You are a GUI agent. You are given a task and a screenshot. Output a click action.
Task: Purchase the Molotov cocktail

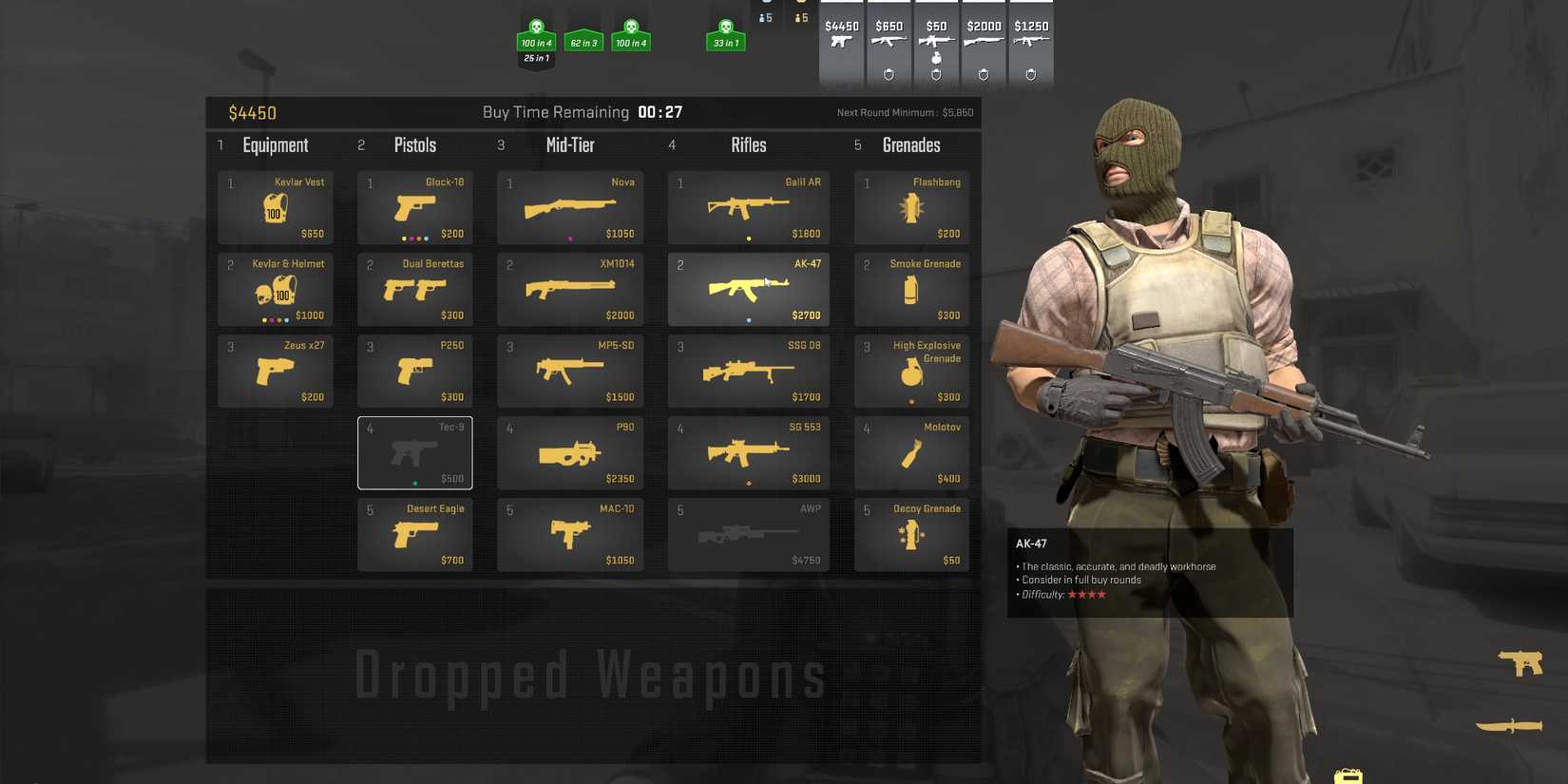910,452
